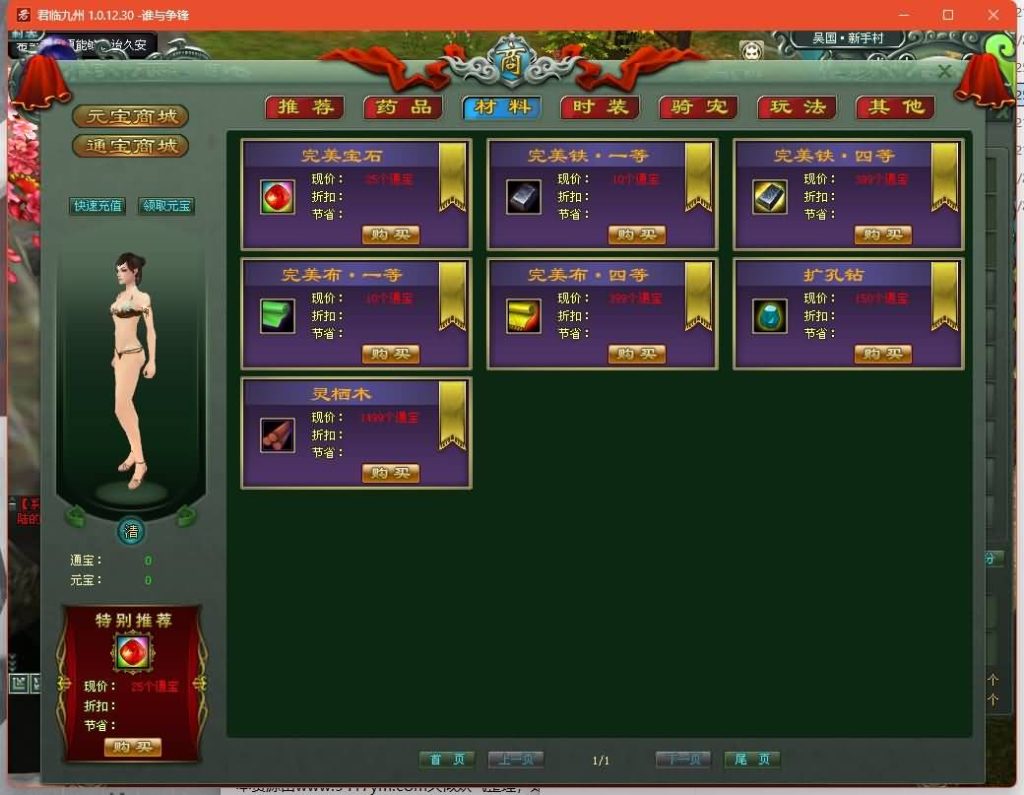Viewport: 1024px width, 795px height.
Task: Switch to the 其他 tab
Action: pyautogui.click(x=895, y=107)
